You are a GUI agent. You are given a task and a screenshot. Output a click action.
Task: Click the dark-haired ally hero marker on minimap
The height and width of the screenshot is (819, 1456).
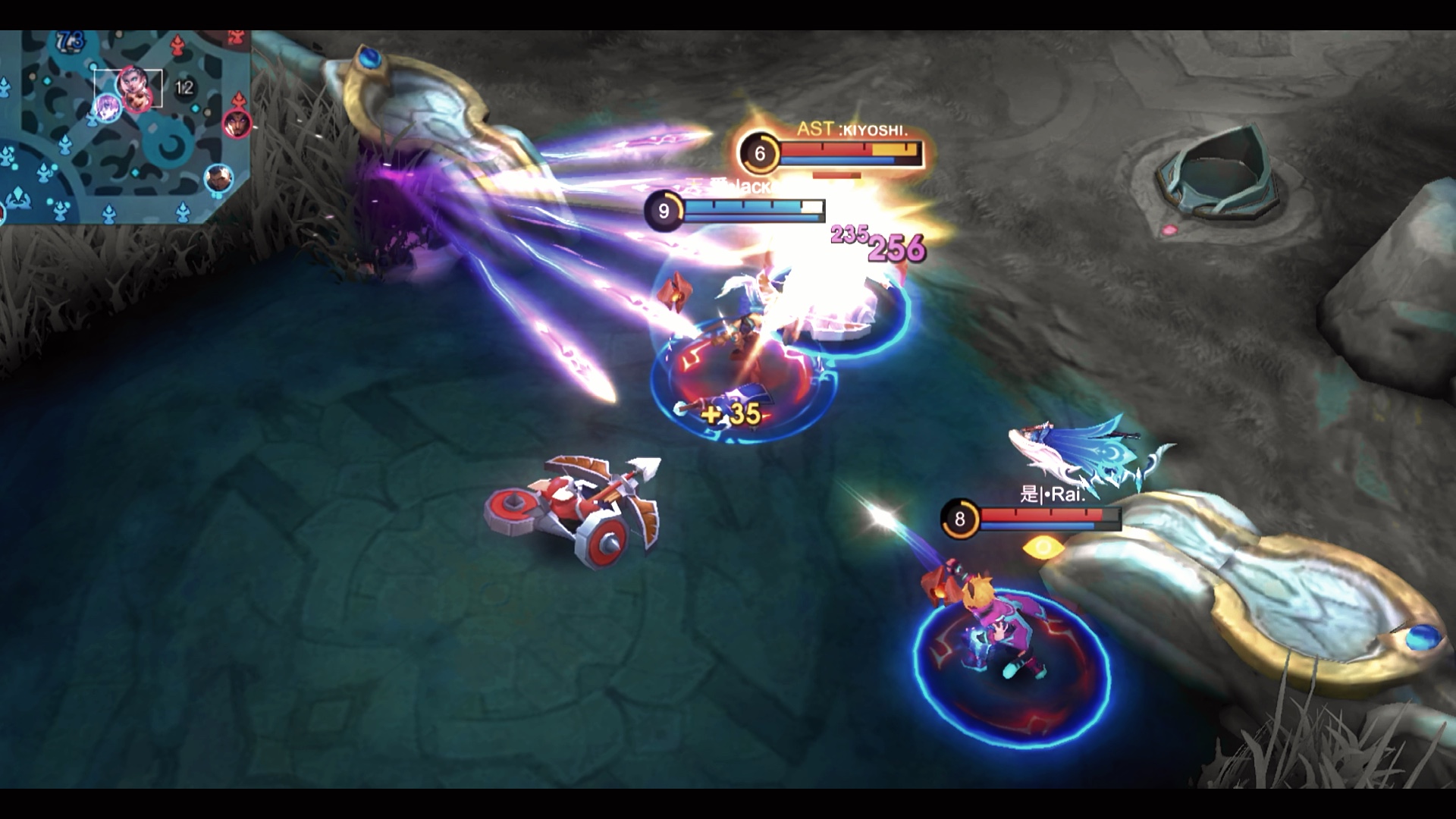(x=218, y=178)
